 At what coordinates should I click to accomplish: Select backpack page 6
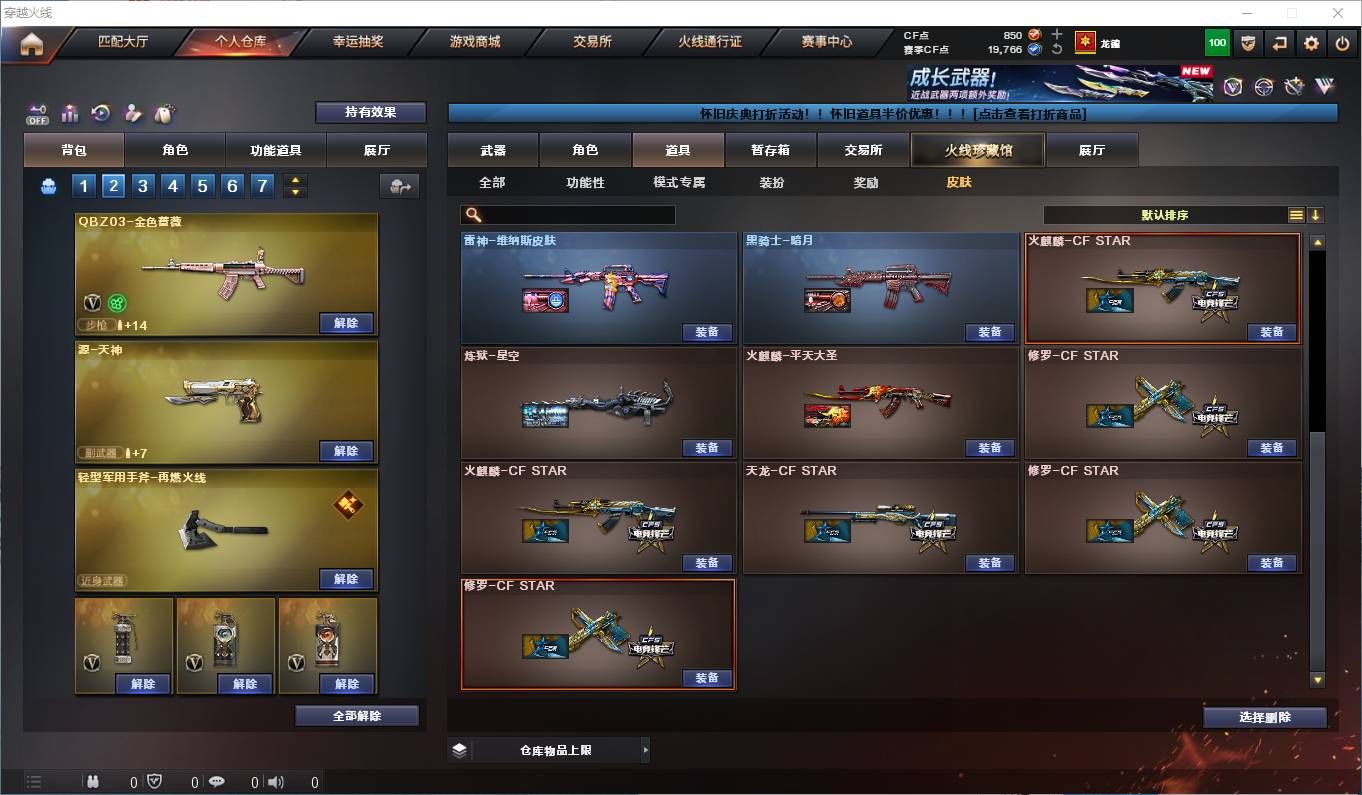(232, 186)
